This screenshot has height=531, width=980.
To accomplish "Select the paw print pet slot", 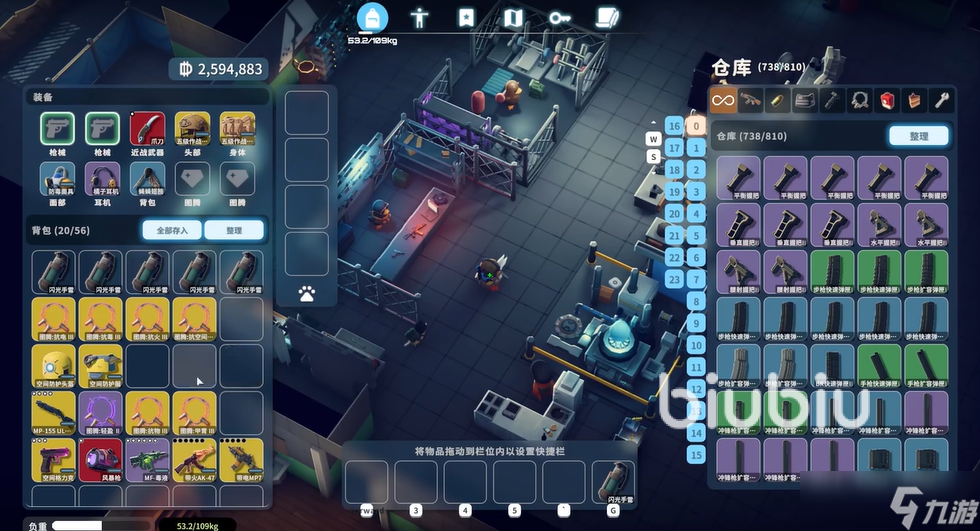I will tap(307, 294).
